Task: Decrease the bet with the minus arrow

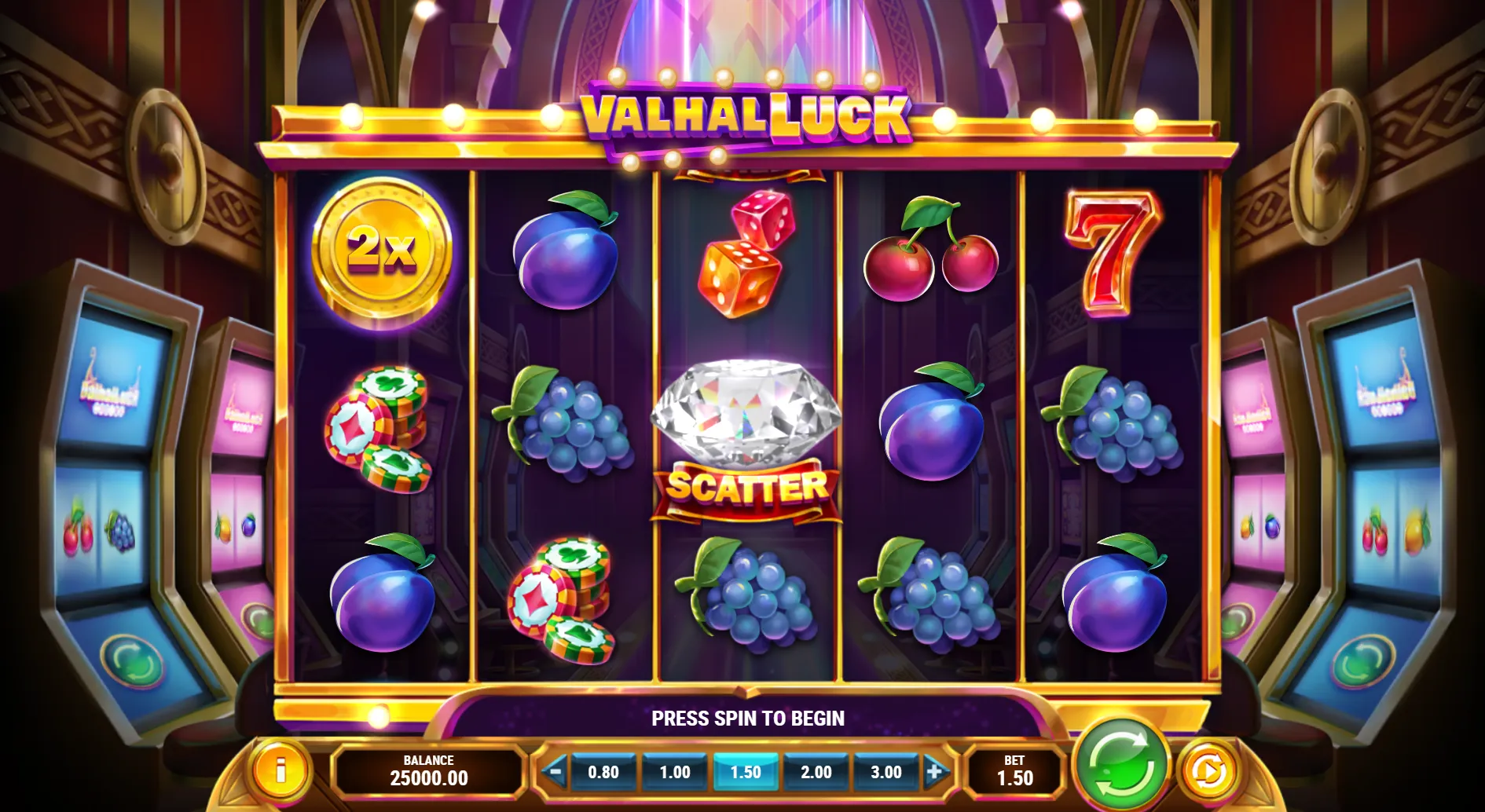Action: pyautogui.click(x=555, y=772)
